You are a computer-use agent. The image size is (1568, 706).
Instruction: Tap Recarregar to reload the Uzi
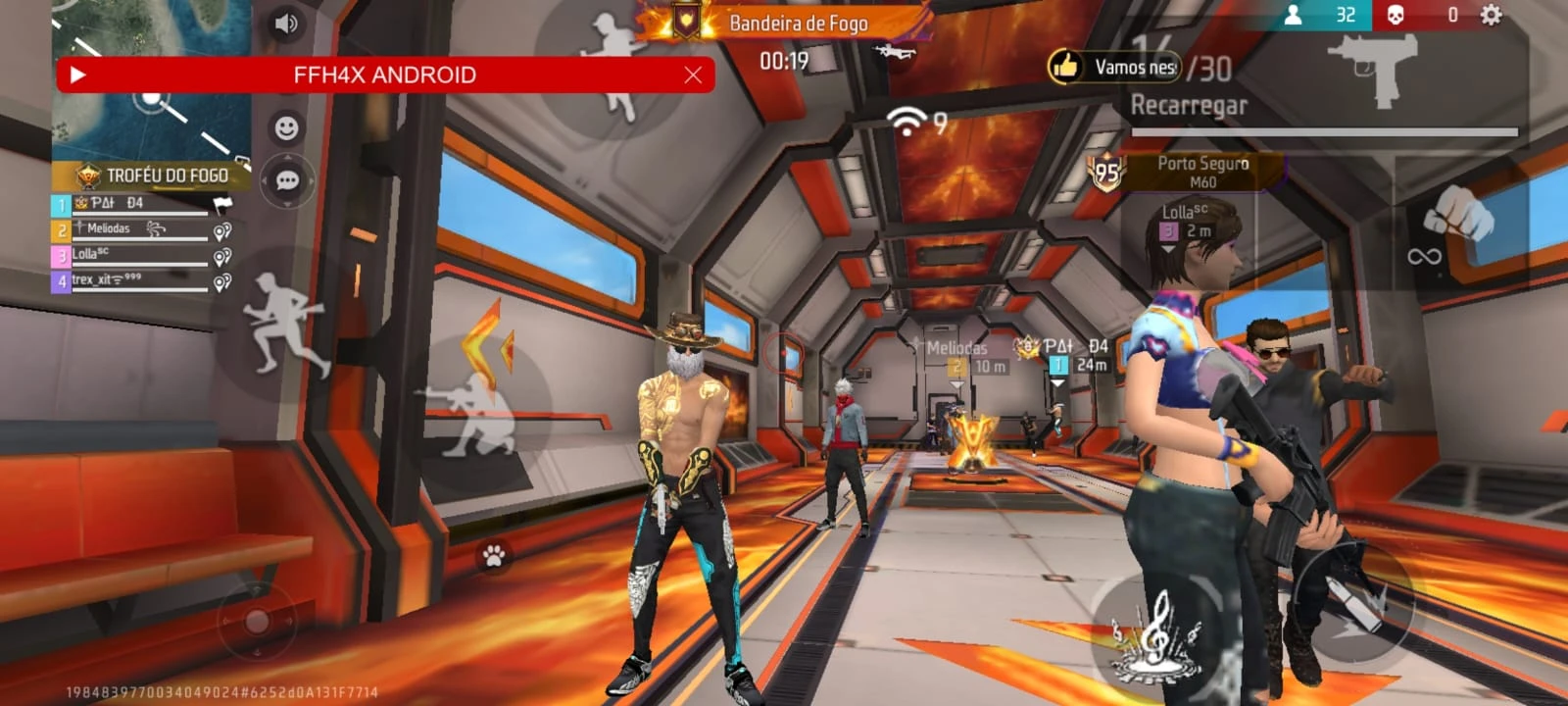click(x=1190, y=106)
